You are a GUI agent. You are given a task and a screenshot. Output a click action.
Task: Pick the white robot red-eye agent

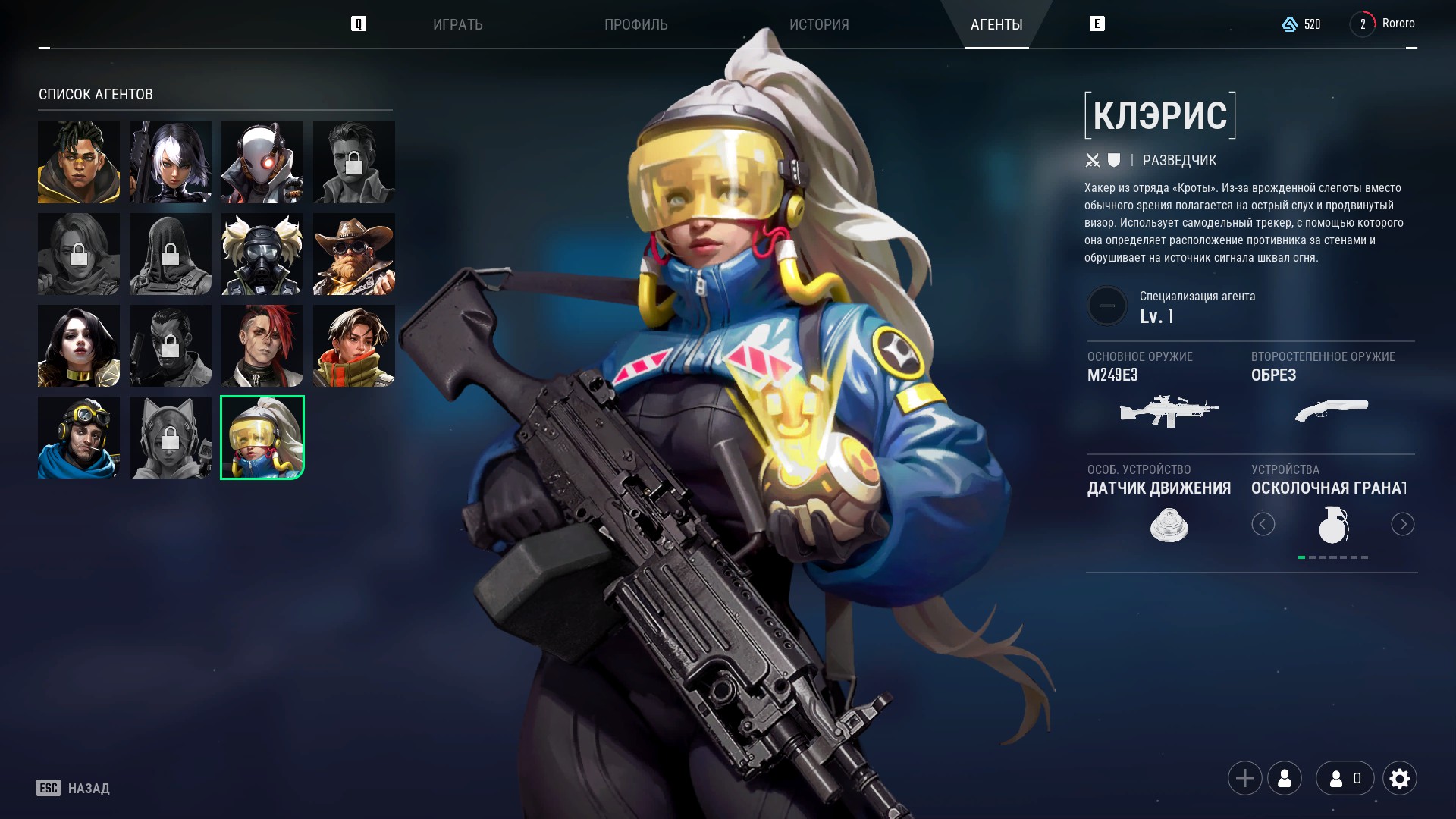[262, 162]
